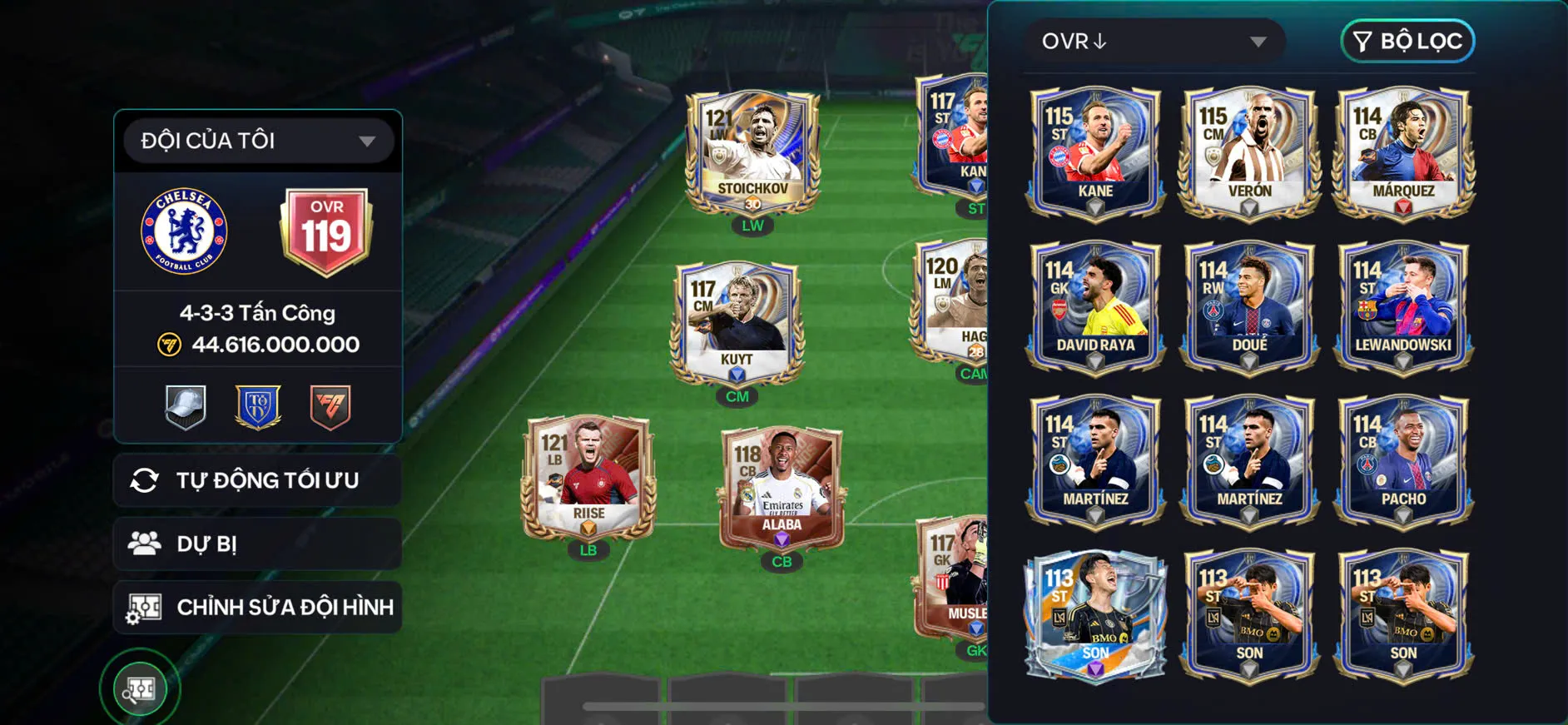
Task: Click the funnel icon inside BỘ LỌC
Action: [x=1362, y=40]
